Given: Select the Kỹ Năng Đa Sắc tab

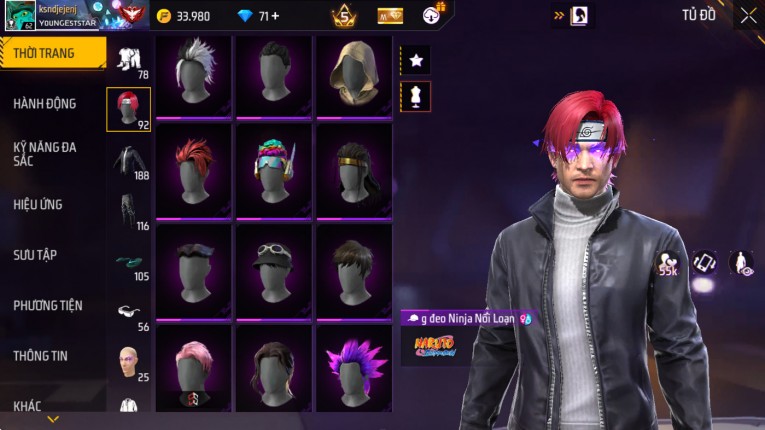Looking at the screenshot, I should pos(45,153).
